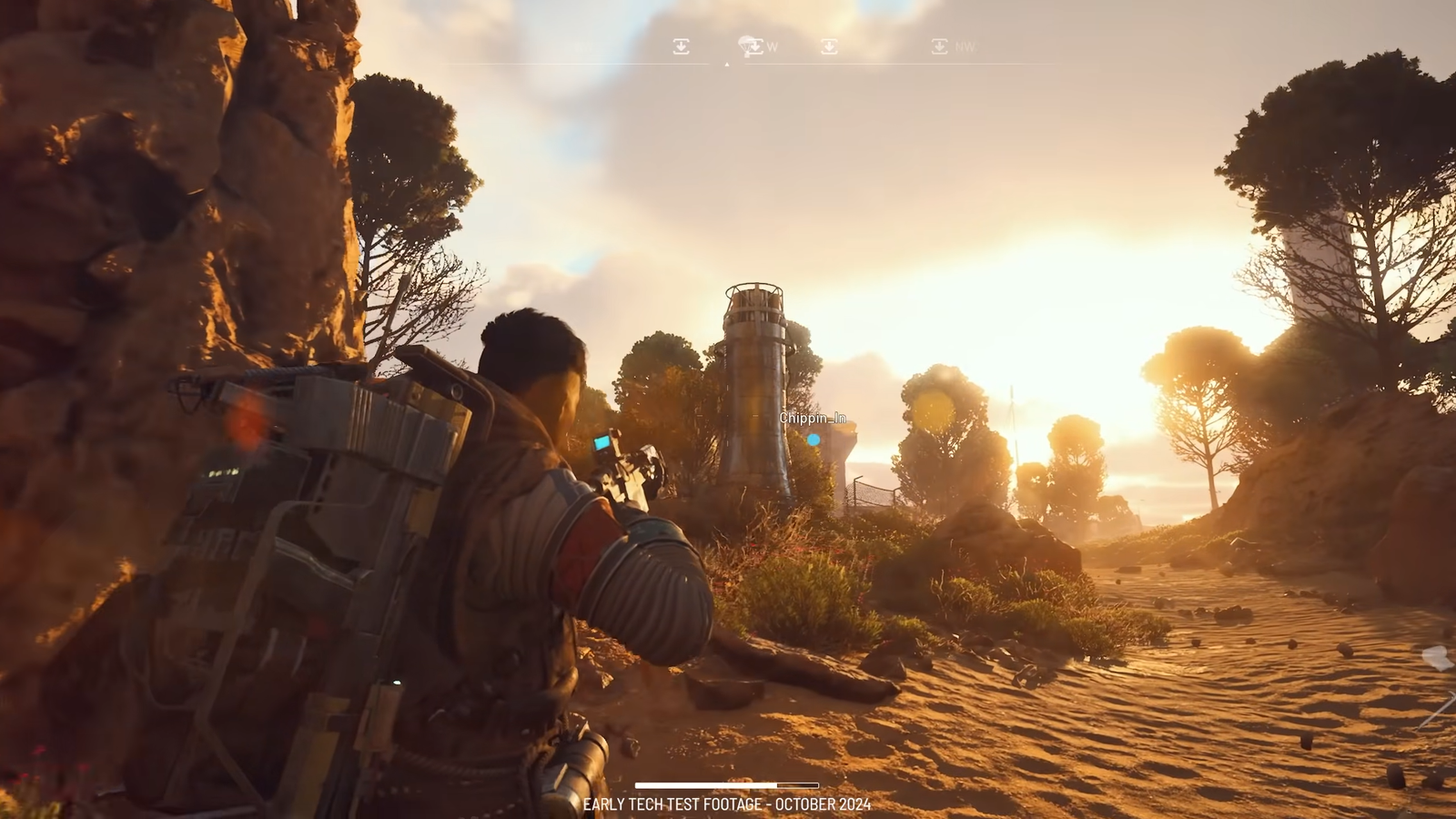Viewport: 1456px width, 819px height.
Task: Select the leftmost drop-point icon on the compass bar
Action: point(681,46)
